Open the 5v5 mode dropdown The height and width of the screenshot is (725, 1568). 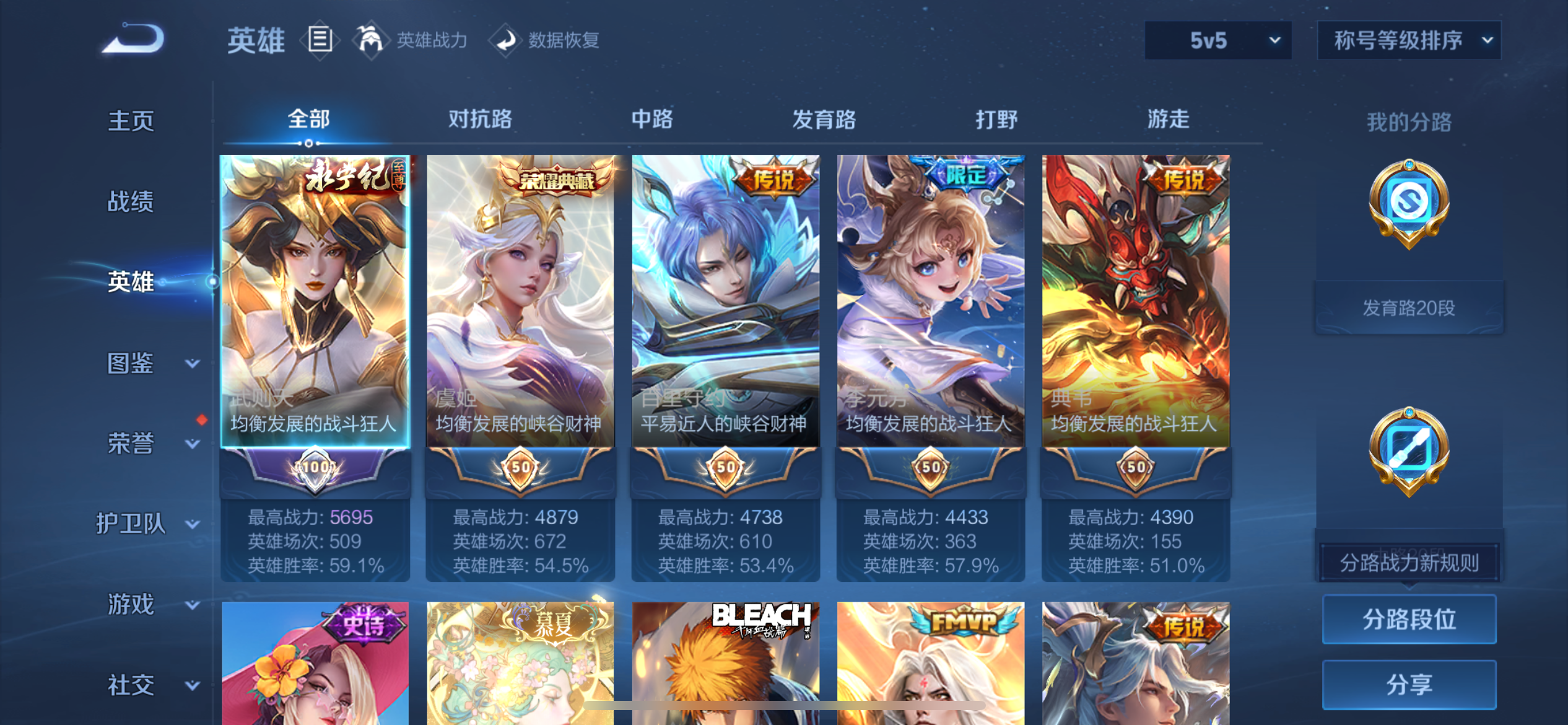pos(1217,40)
